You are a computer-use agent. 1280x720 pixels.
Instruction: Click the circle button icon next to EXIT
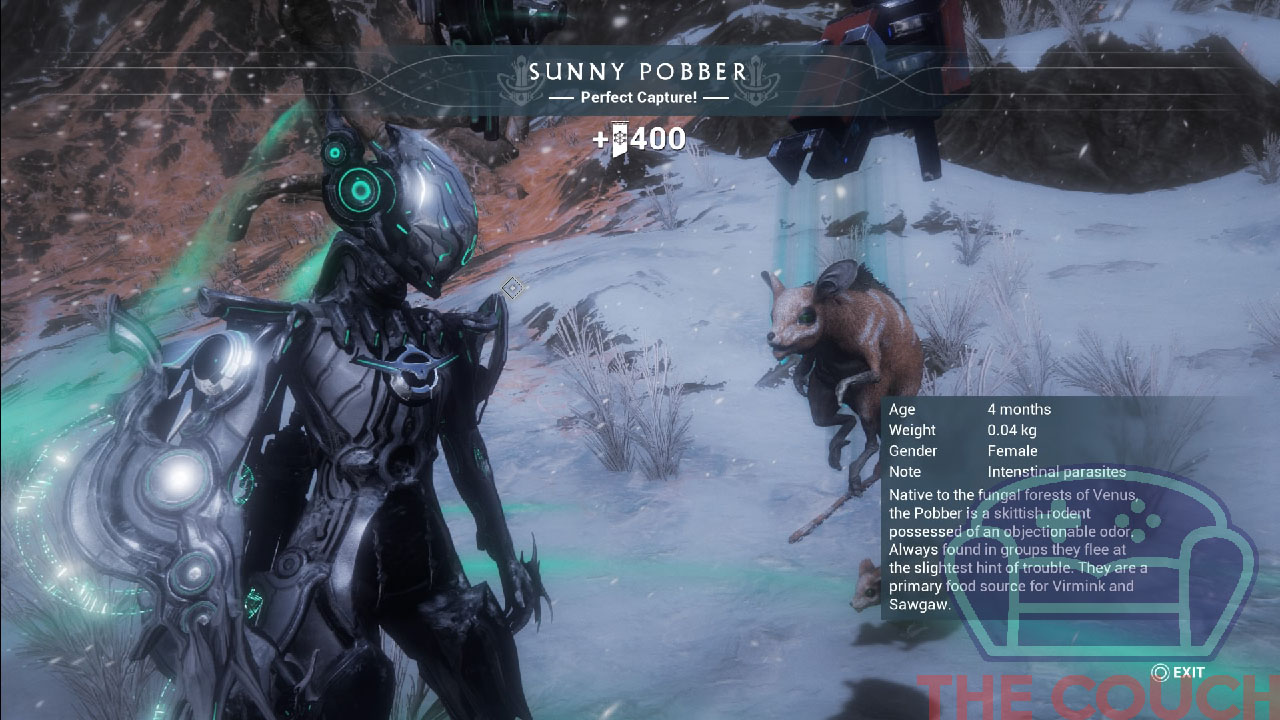tap(1160, 671)
